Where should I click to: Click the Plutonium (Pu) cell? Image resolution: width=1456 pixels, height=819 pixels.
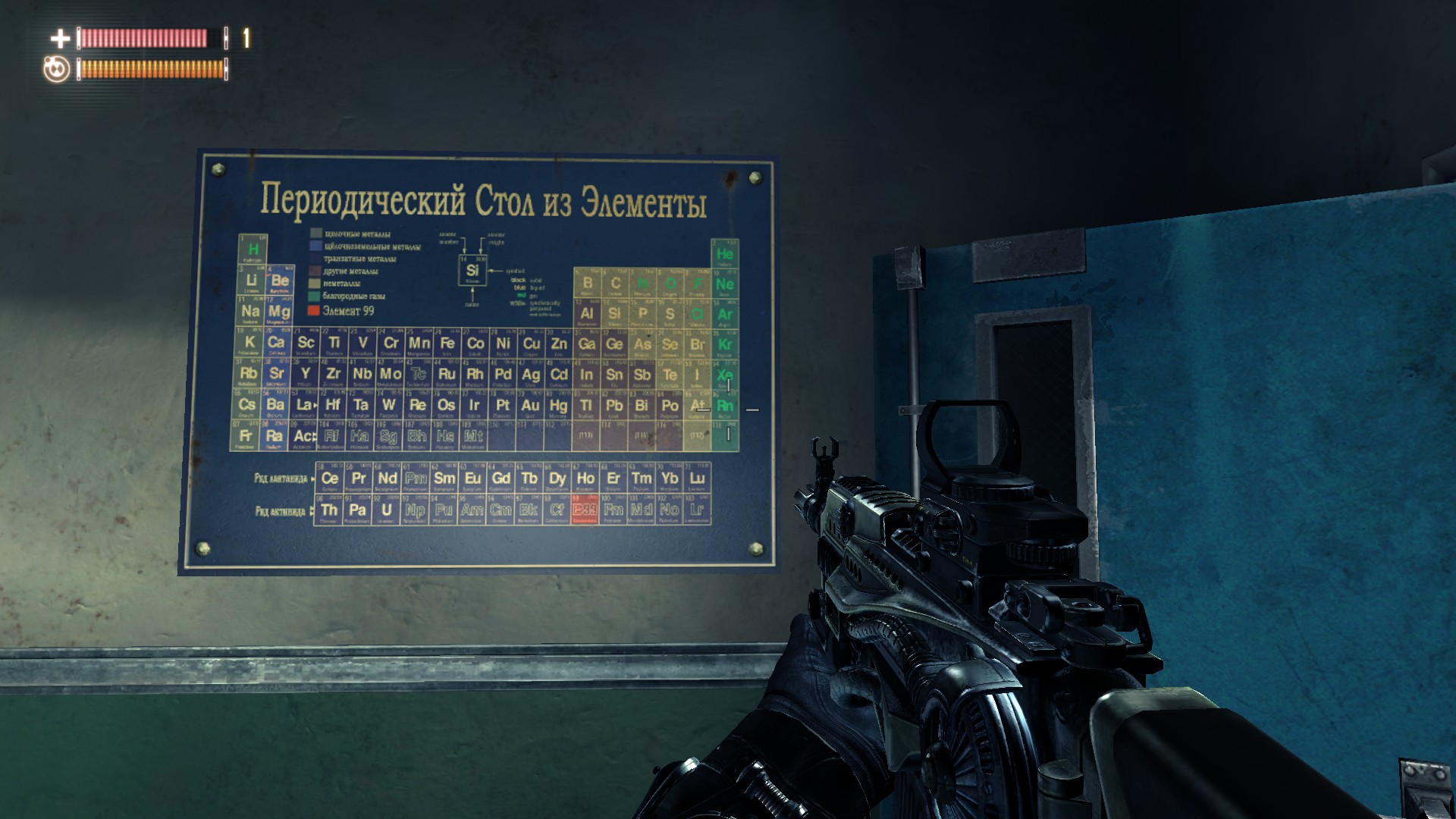coord(444,510)
